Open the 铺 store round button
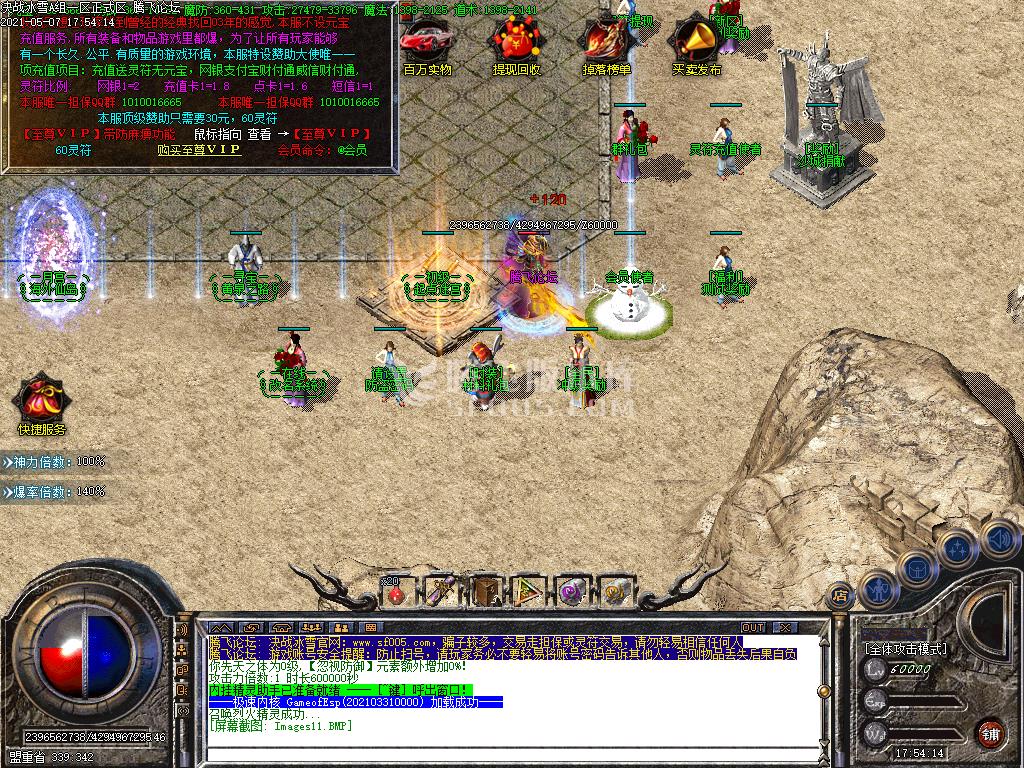 (x=990, y=732)
